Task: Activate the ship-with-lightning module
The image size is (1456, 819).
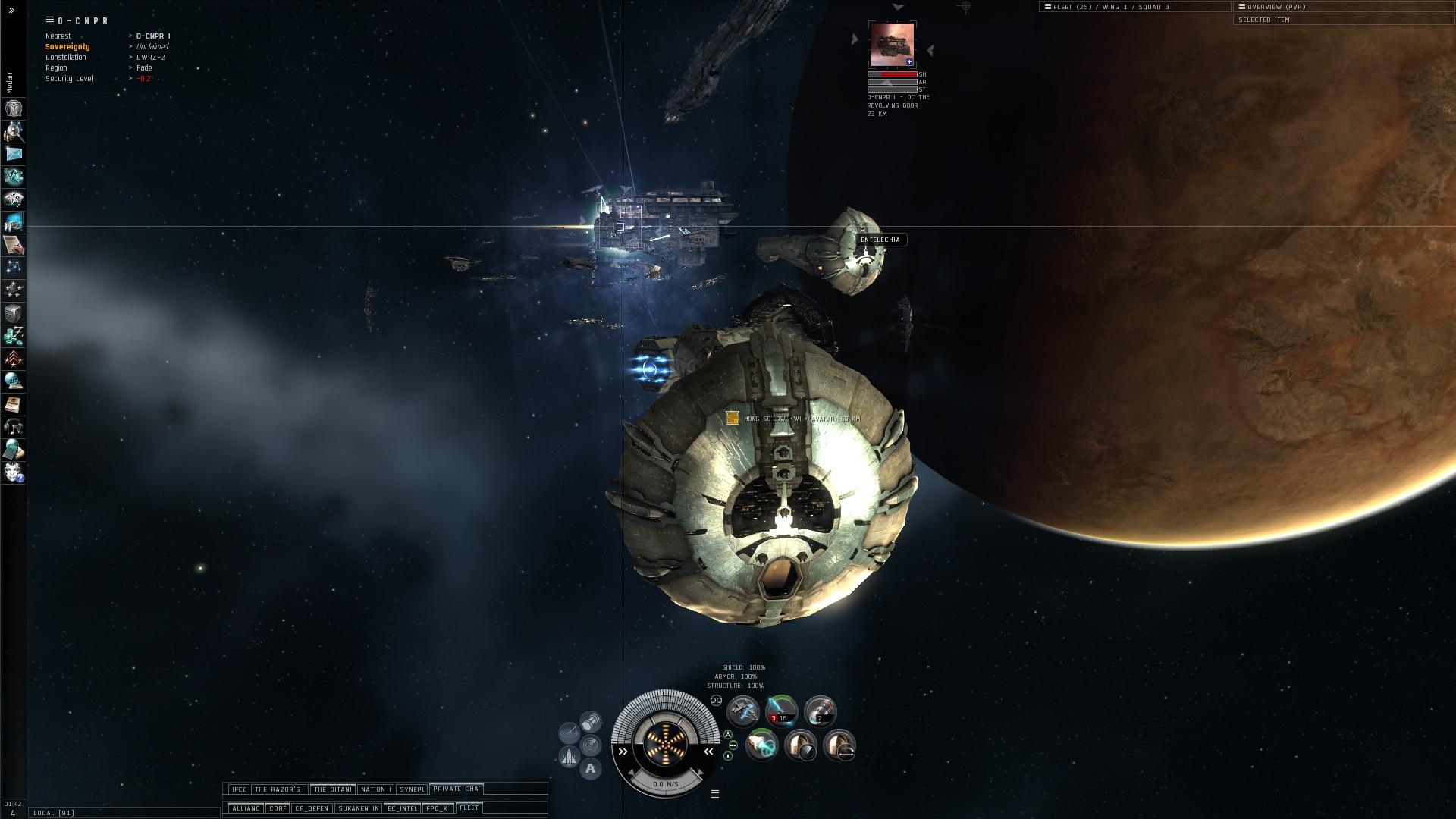Action: pos(743,711)
